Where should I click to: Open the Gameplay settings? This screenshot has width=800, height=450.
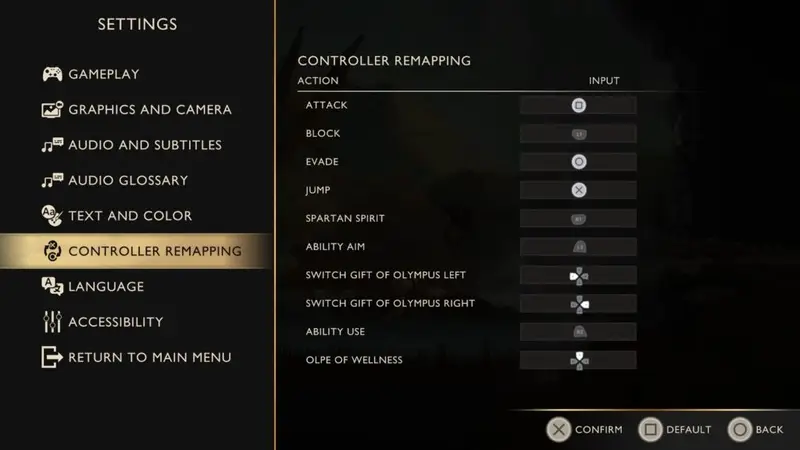tap(103, 74)
